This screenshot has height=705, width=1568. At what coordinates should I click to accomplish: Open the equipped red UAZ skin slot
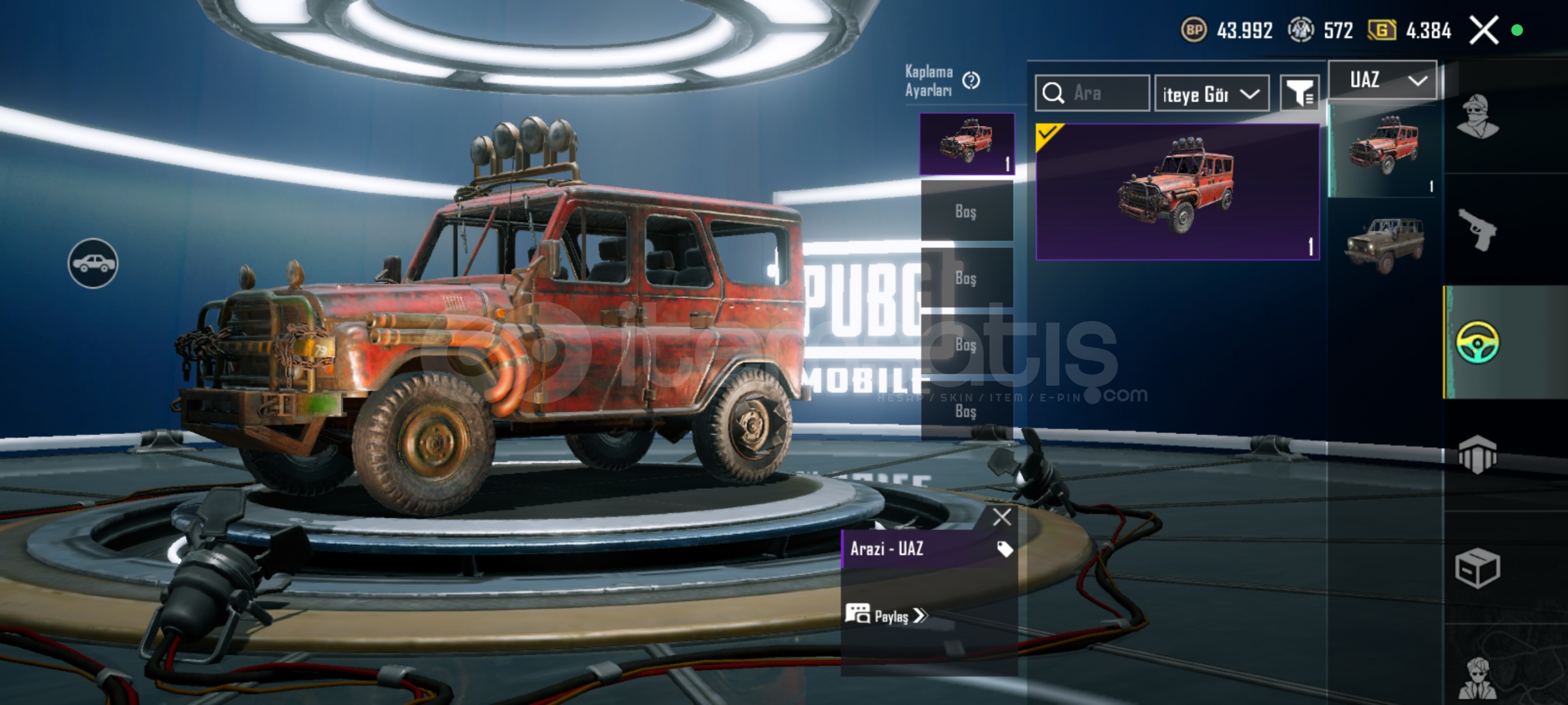point(967,144)
